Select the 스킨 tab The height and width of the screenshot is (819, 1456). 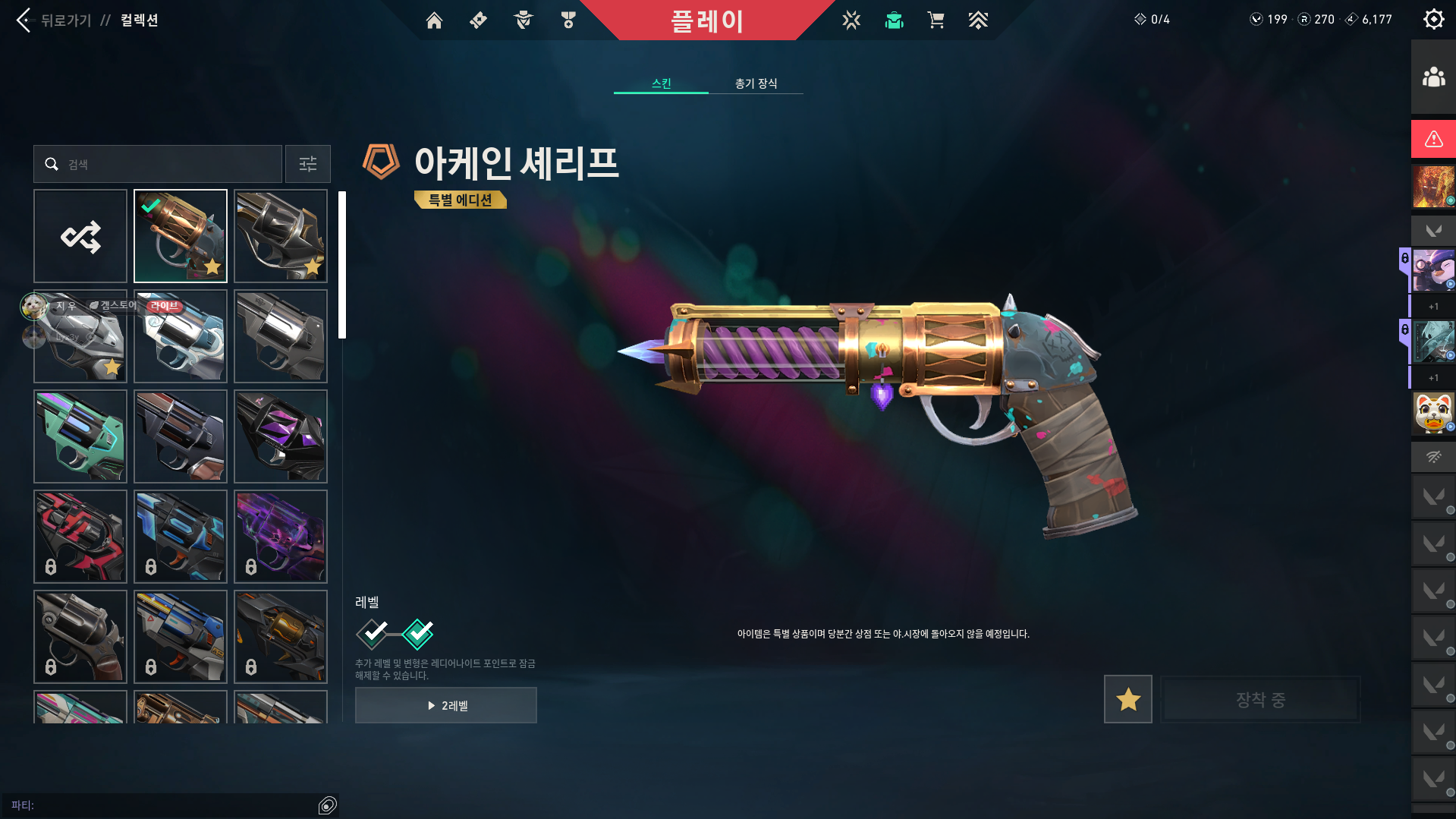[661, 83]
